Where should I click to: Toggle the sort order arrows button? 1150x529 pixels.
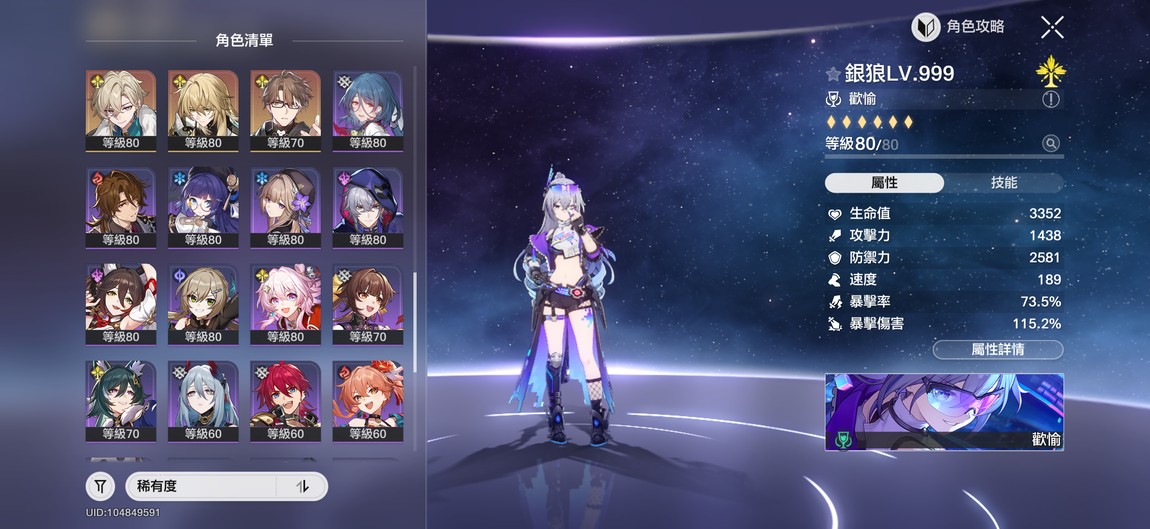[304, 487]
